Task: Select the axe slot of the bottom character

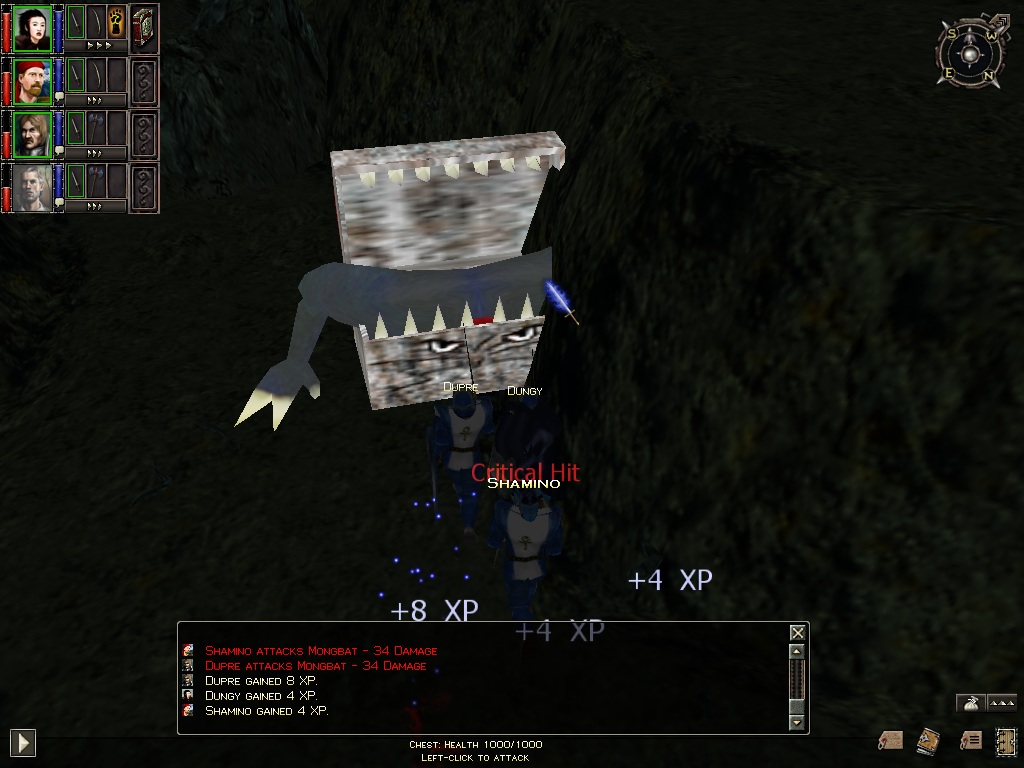Action: [x=96, y=180]
